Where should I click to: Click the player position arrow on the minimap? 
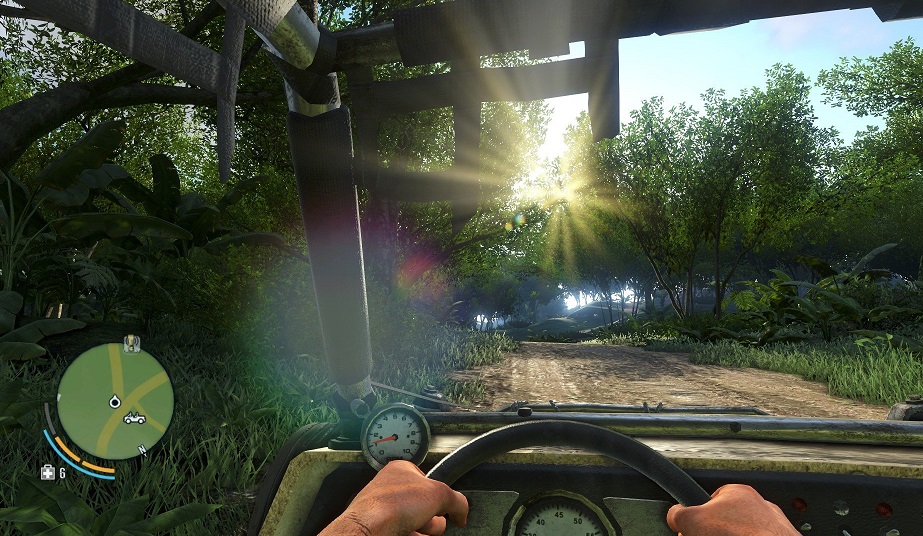114,401
